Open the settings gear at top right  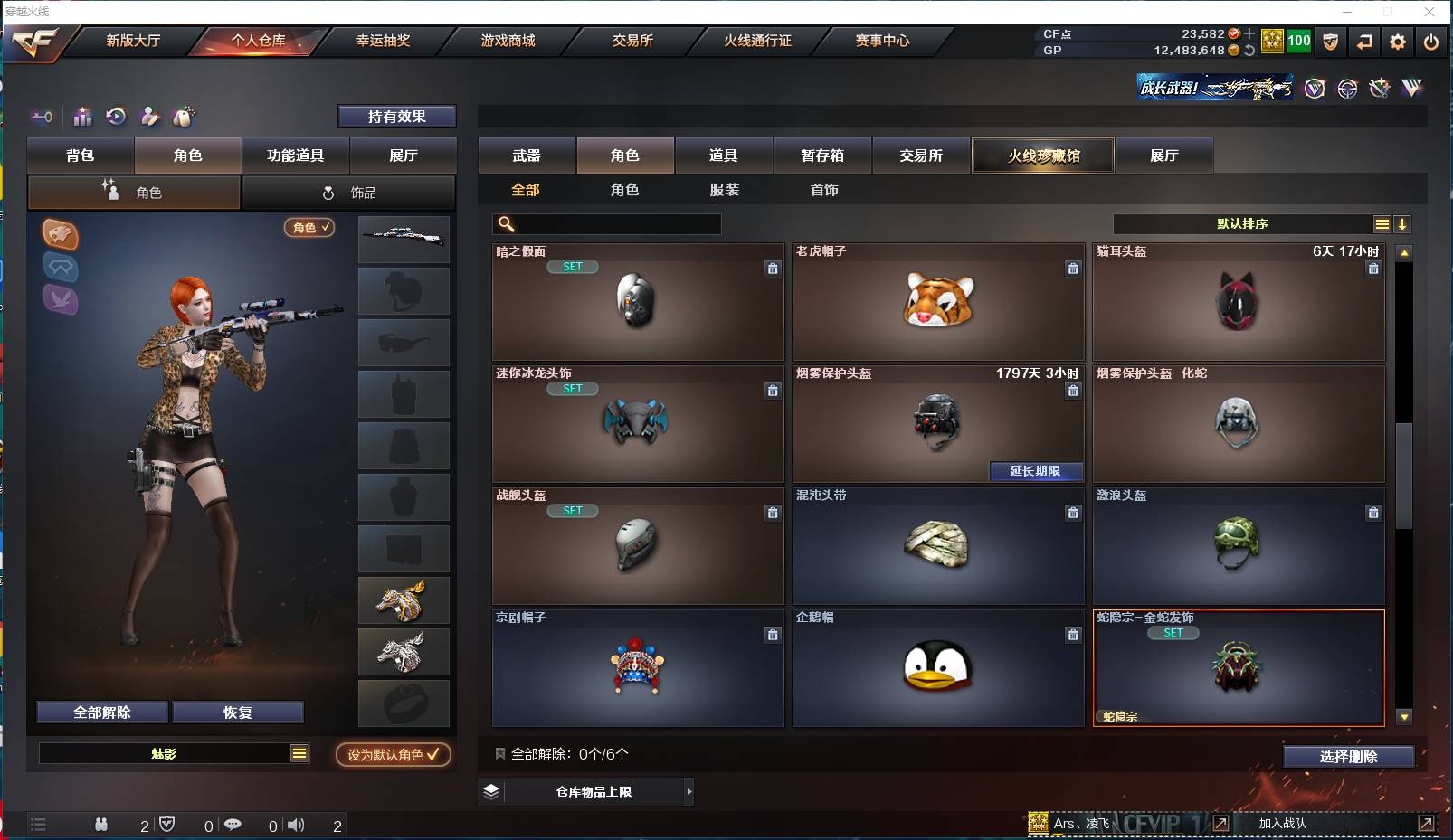coord(1396,42)
